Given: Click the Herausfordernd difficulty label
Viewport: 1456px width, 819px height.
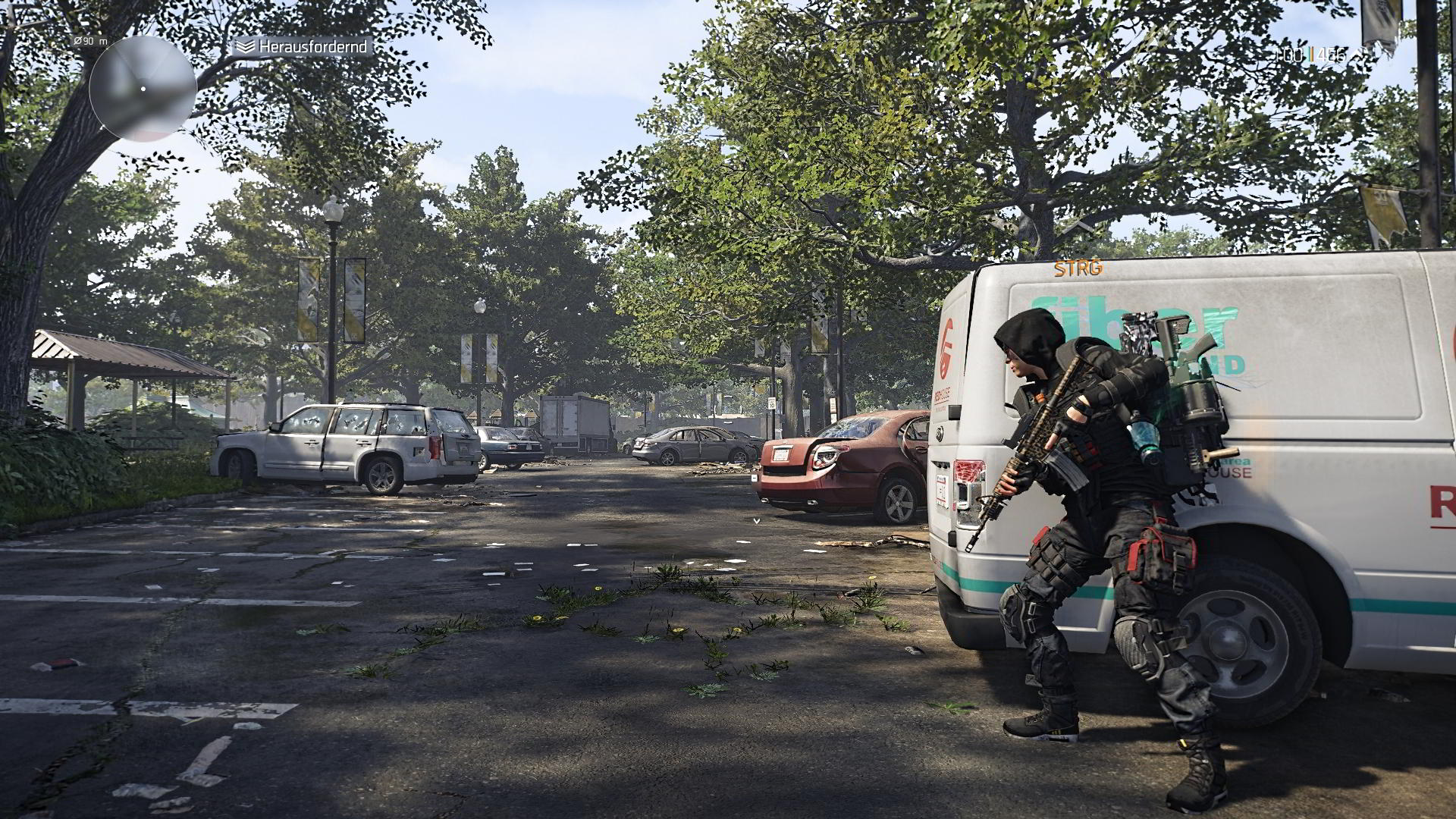Looking at the screenshot, I should pos(312,47).
